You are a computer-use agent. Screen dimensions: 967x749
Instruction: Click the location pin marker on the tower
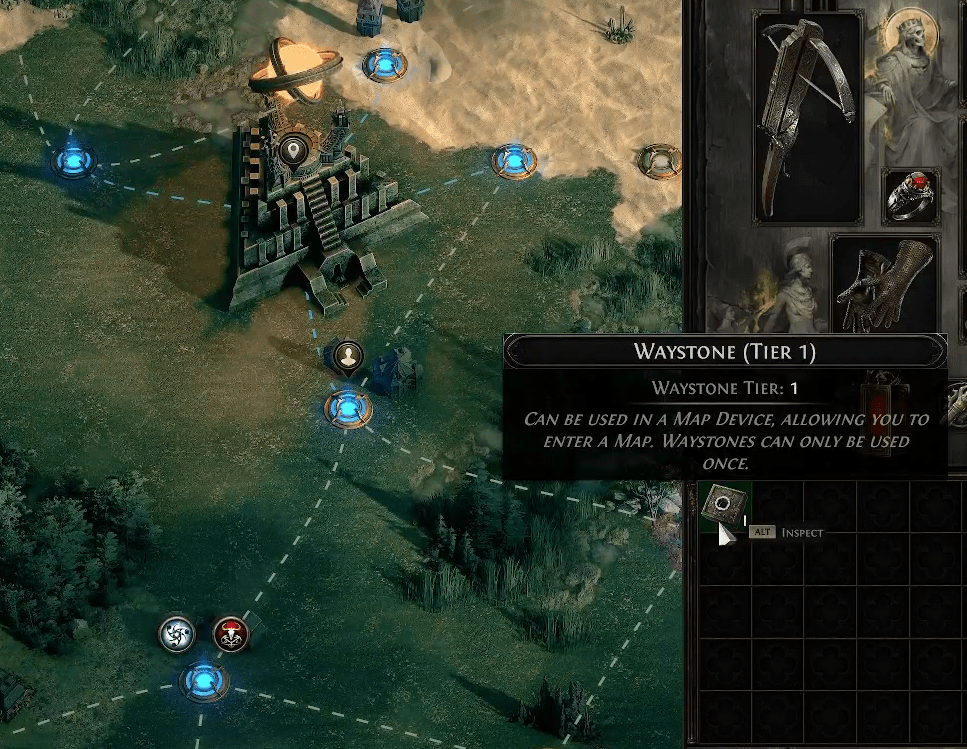click(293, 151)
